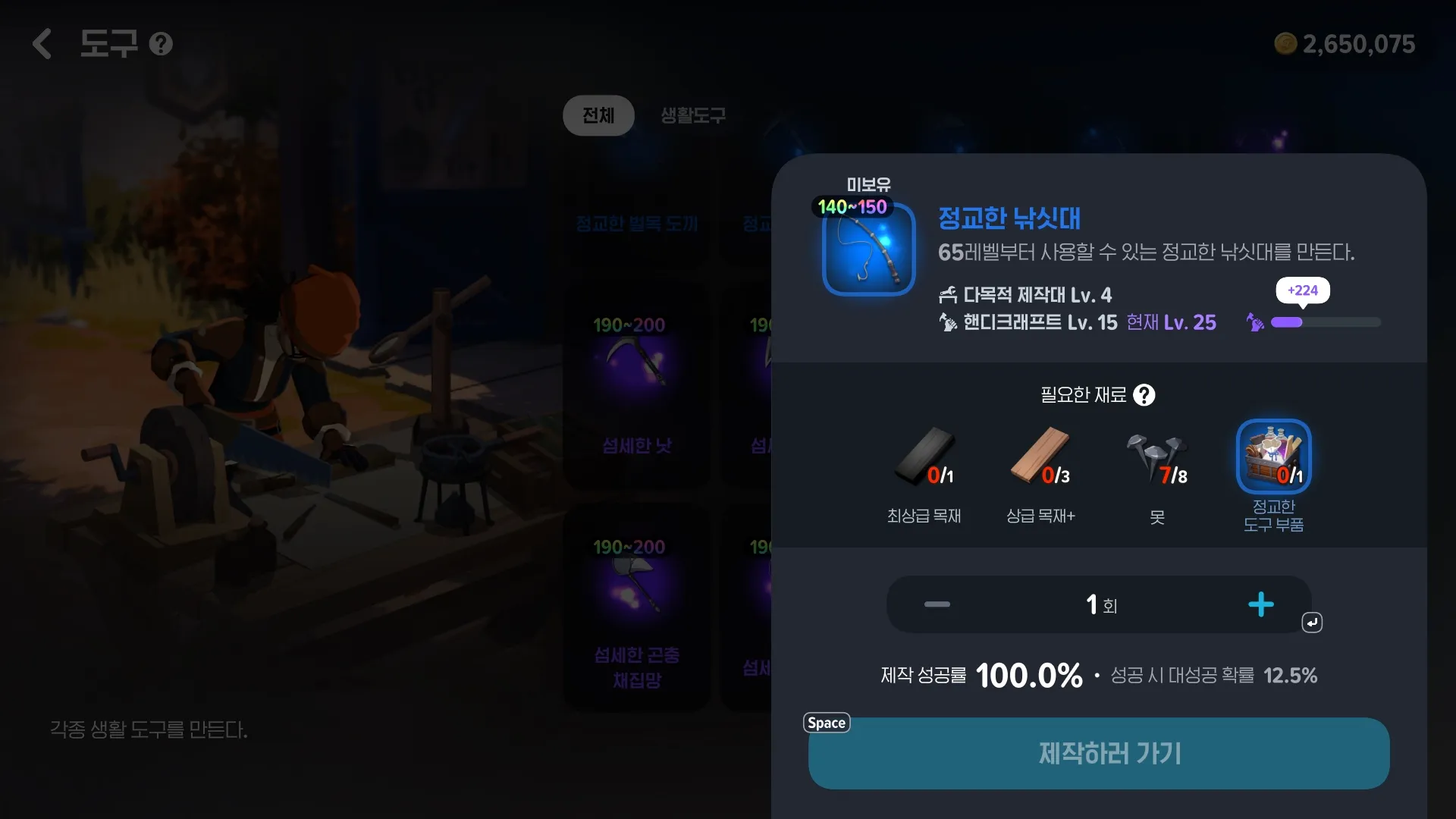The image size is (1456, 819).
Task: Click the 섬세한 낫 recipe icon
Action: 636,364
